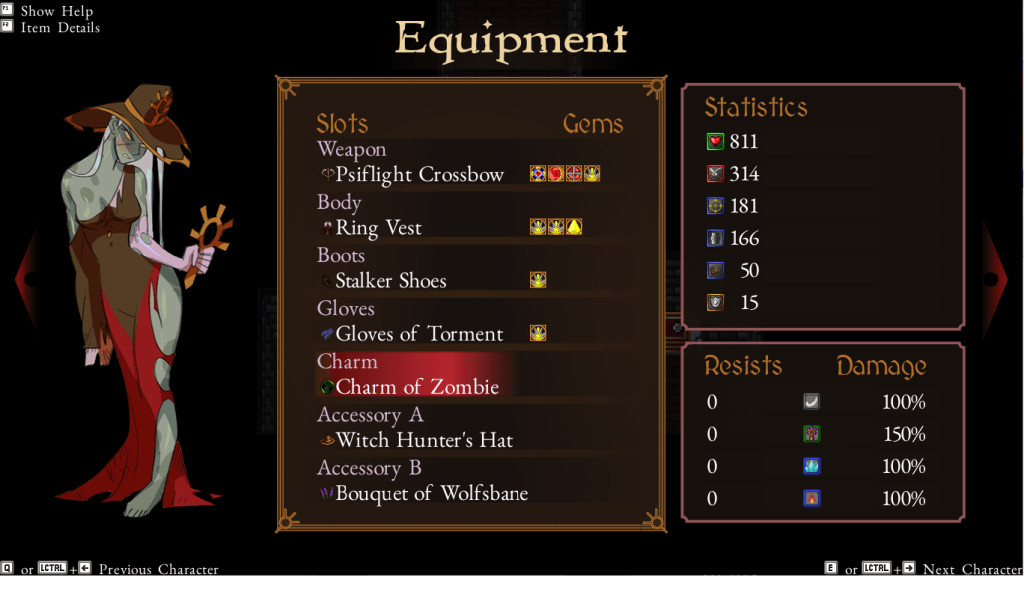Viewport: 1024px width, 595px height.
Task: Choose the Ring Vest body slot
Action: point(379,228)
